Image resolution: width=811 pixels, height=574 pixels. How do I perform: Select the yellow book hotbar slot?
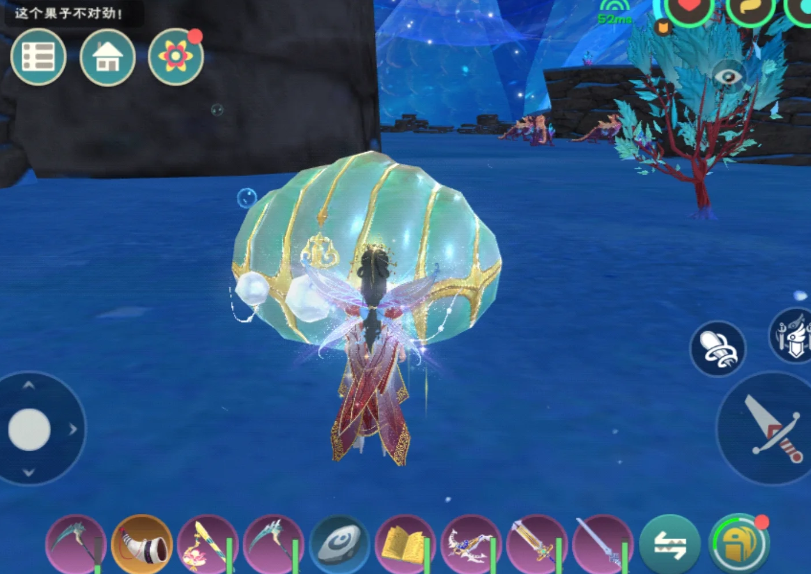404,545
